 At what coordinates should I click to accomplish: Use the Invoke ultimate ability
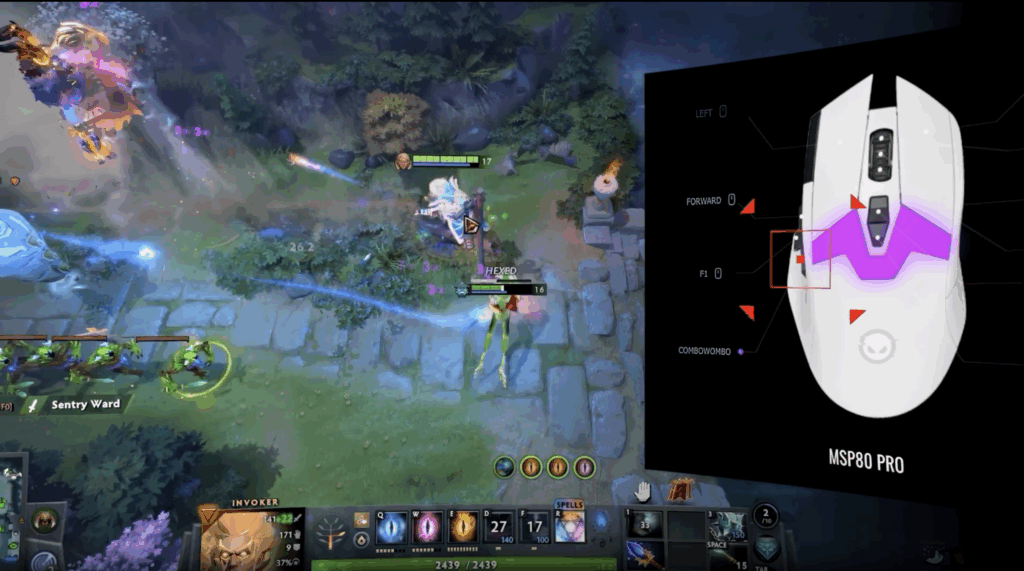pyautogui.click(x=570, y=525)
